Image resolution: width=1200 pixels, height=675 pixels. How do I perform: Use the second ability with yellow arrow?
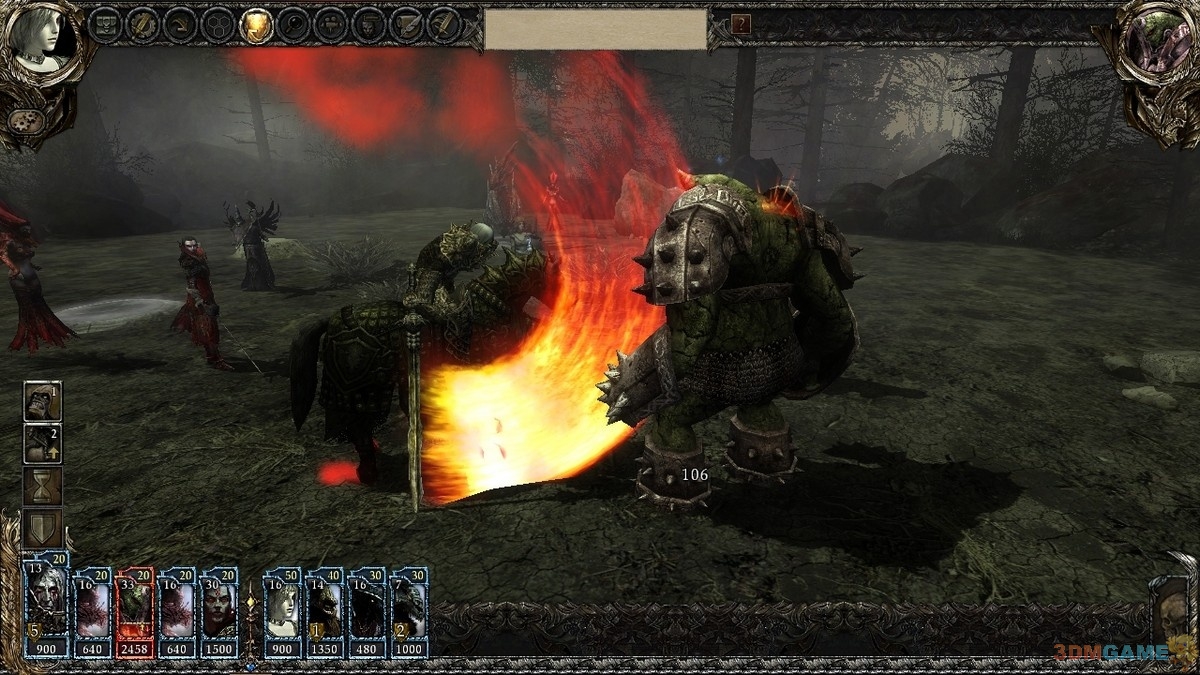pyautogui.click(x=43, y=445)
